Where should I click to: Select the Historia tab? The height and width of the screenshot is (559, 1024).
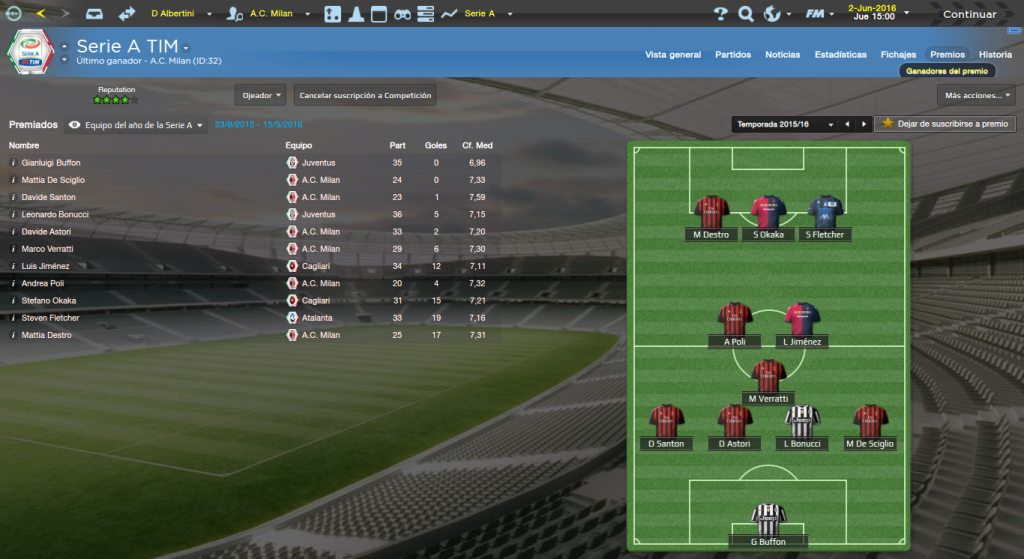tap(995, 55)
